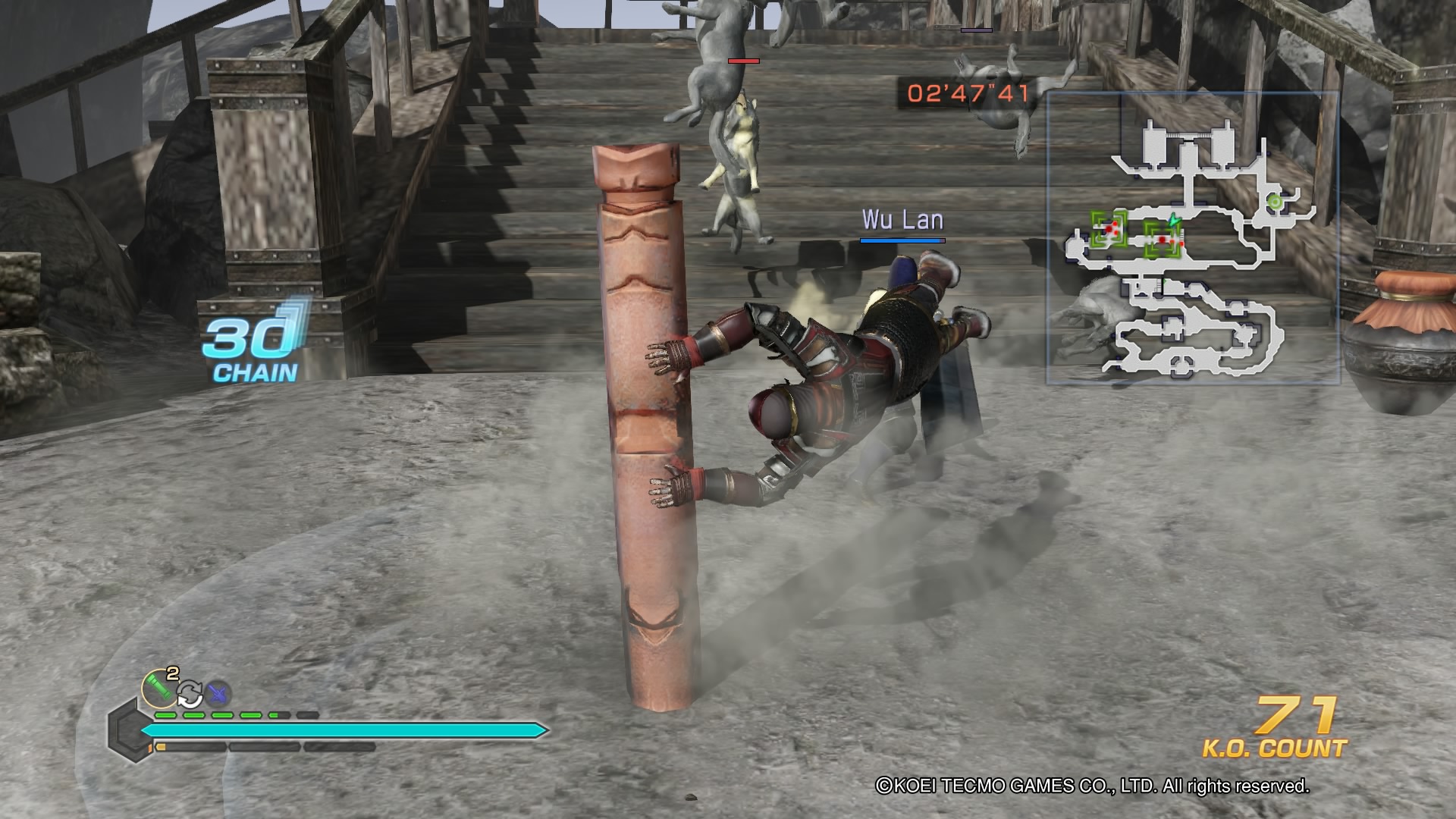Select the teal player arrow on the minimap
Screen dimensions: 1456x819
(1174, 221)
